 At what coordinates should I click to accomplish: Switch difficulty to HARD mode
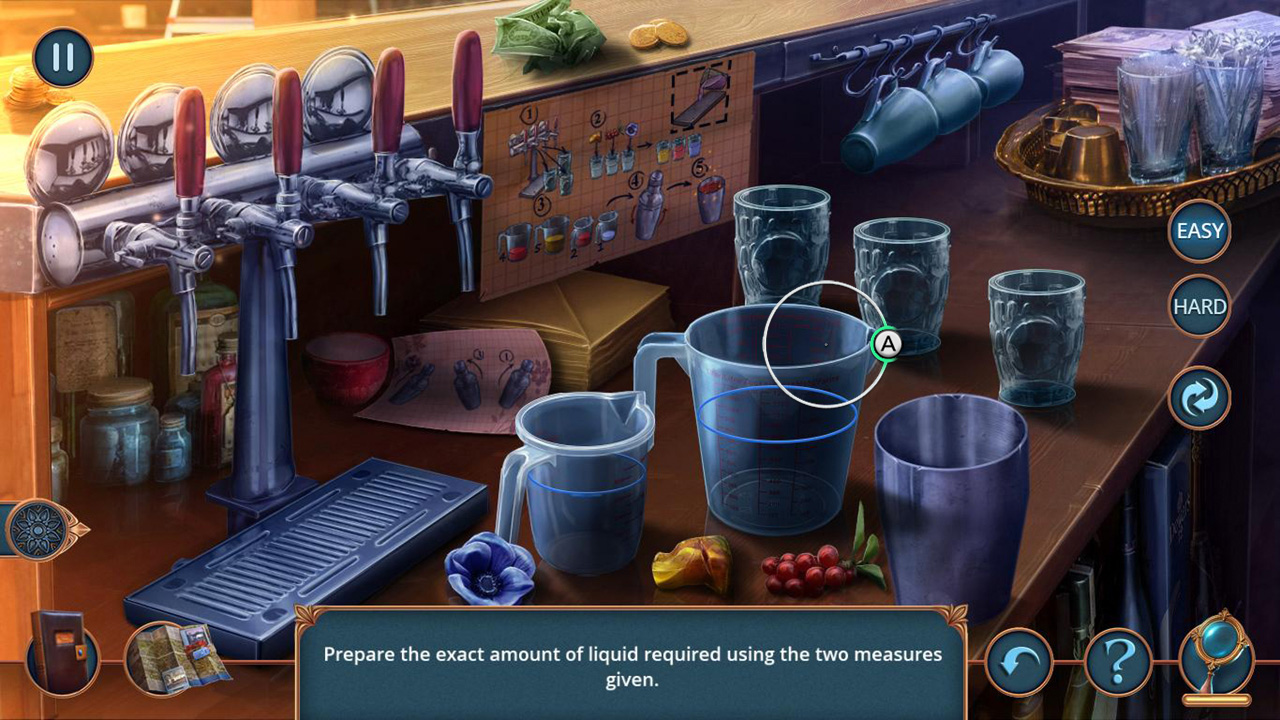click(x=1198, y=305)
